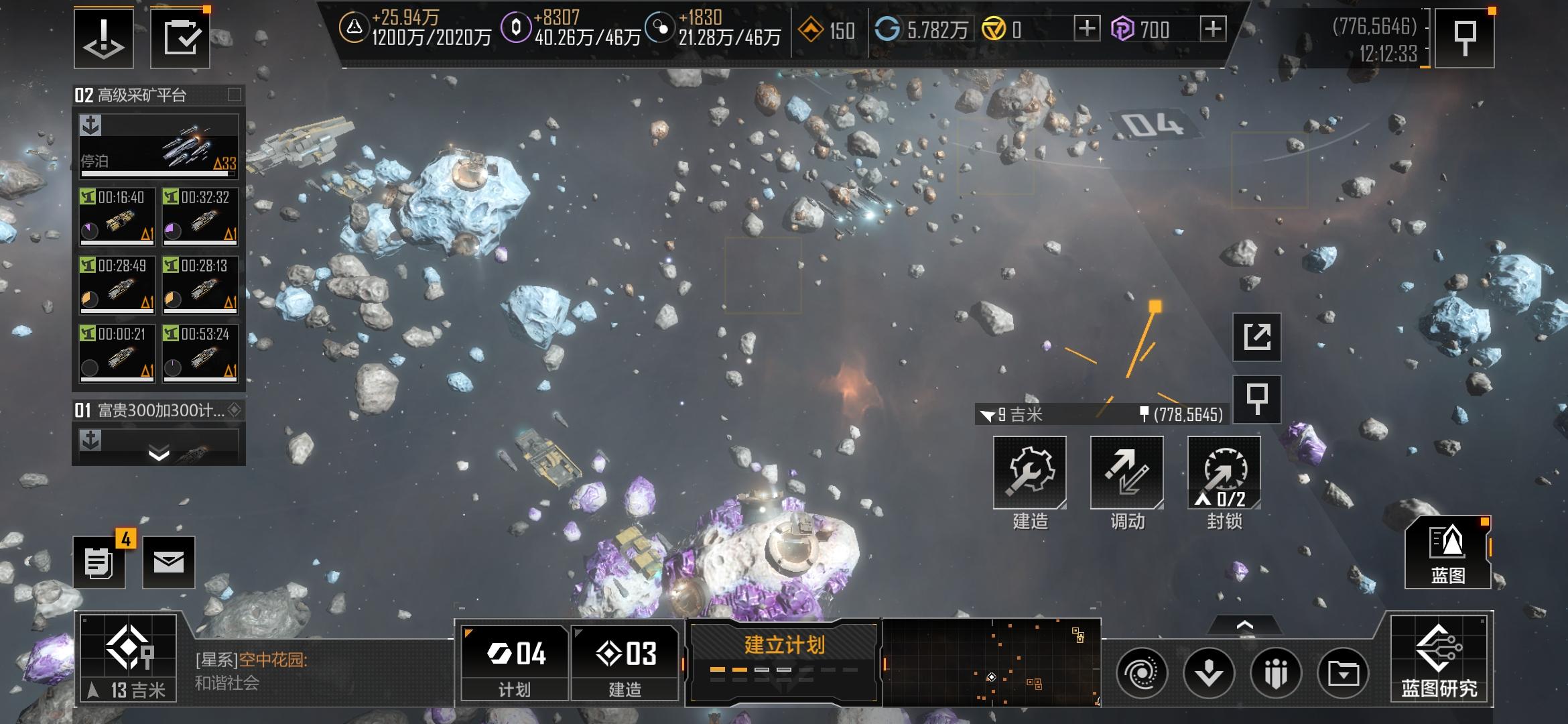The width and height of the screenshot is (1568, 724).
Task: Expand the 01 富贵300加300 fleet panel
Action: [158, 455]
